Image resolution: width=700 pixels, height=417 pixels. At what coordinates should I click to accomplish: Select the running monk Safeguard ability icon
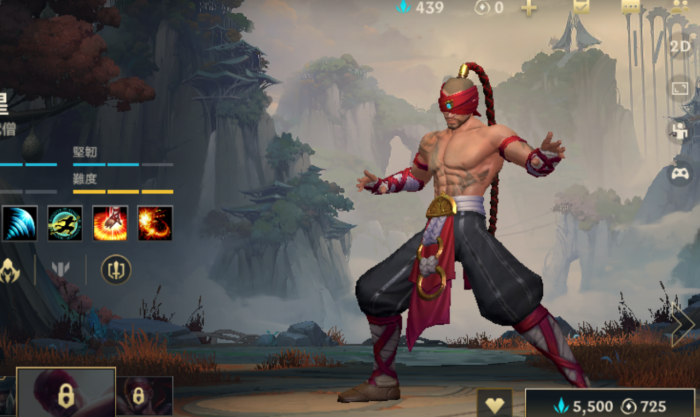[65, 222]
